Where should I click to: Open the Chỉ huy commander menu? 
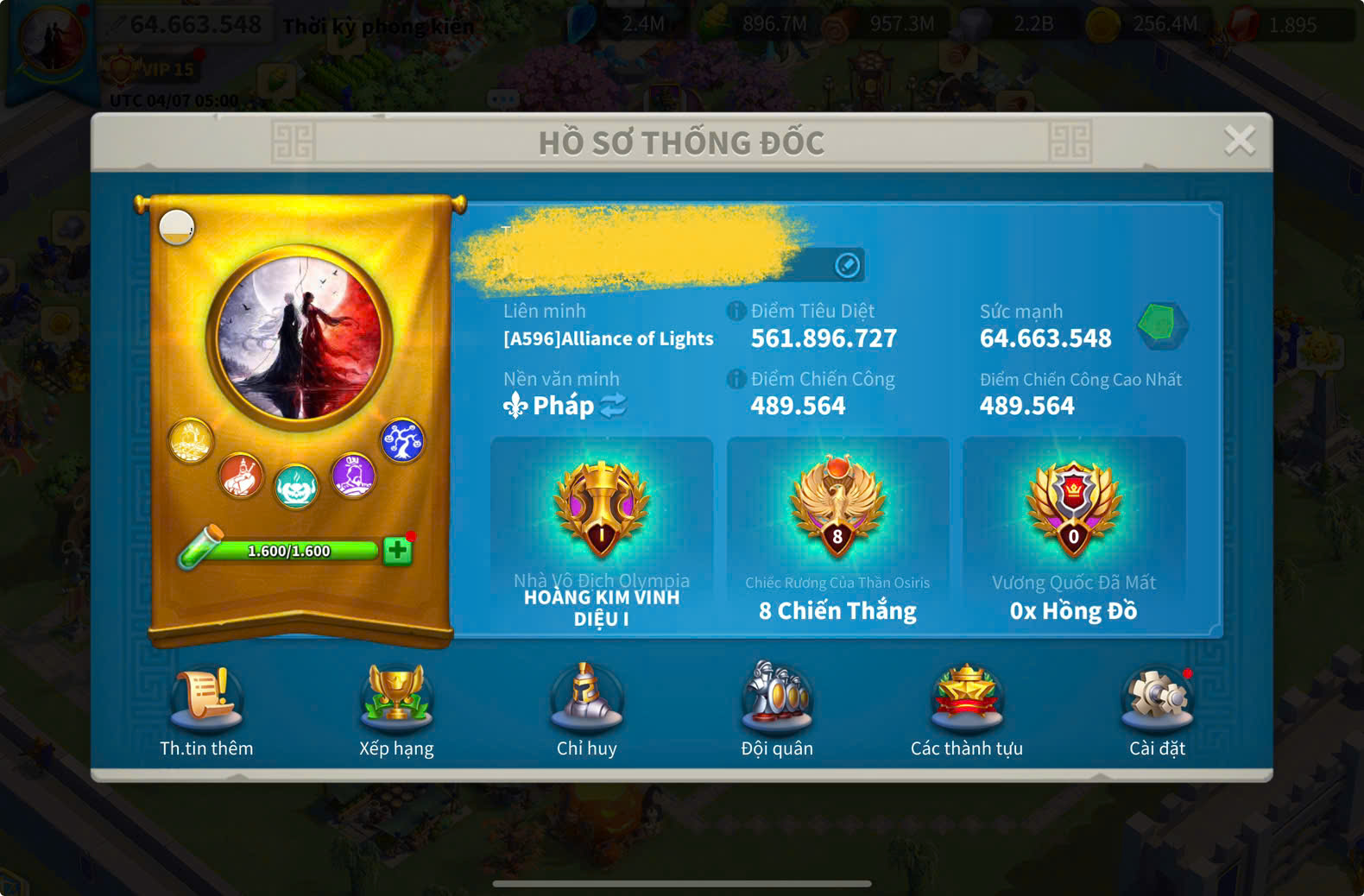click(586, 696)
